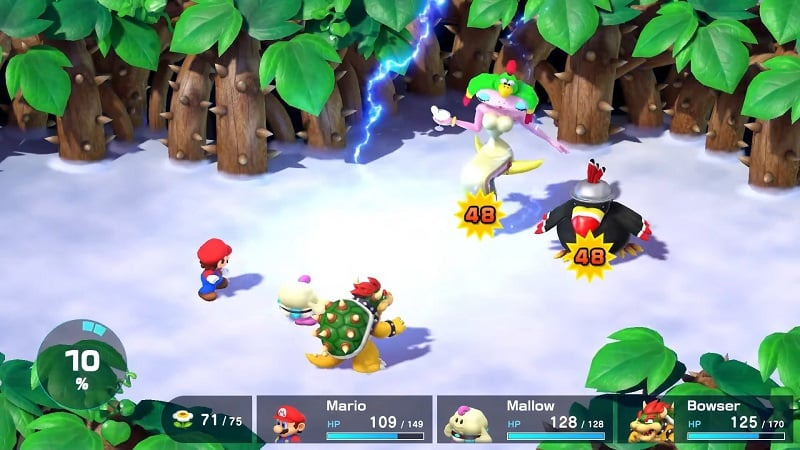Screen dimensions: 800x450
Task: Select Bowser's party status panel
Action: 705,419
